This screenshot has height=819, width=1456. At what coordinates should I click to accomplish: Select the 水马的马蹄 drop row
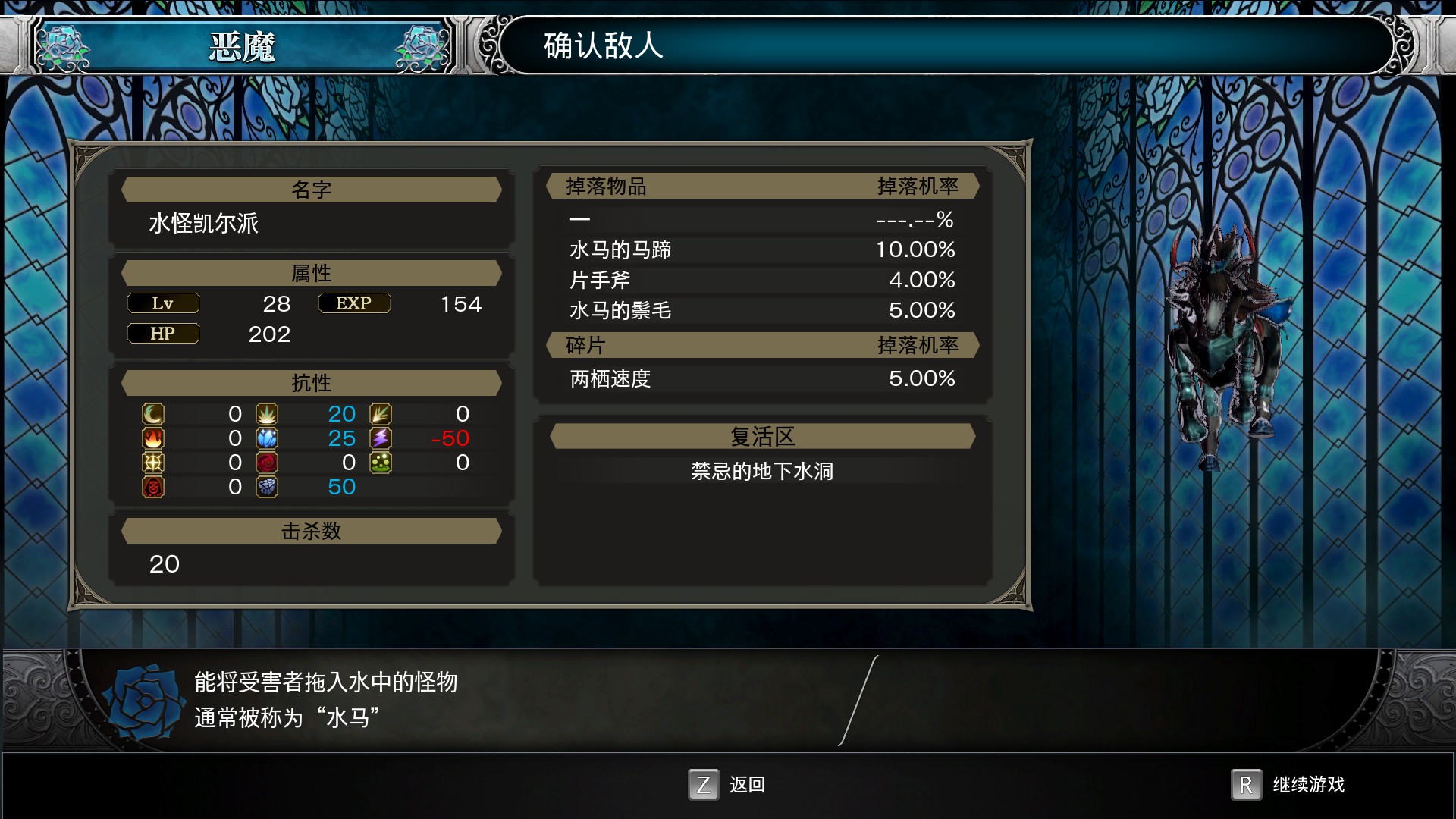coord(761,249)
